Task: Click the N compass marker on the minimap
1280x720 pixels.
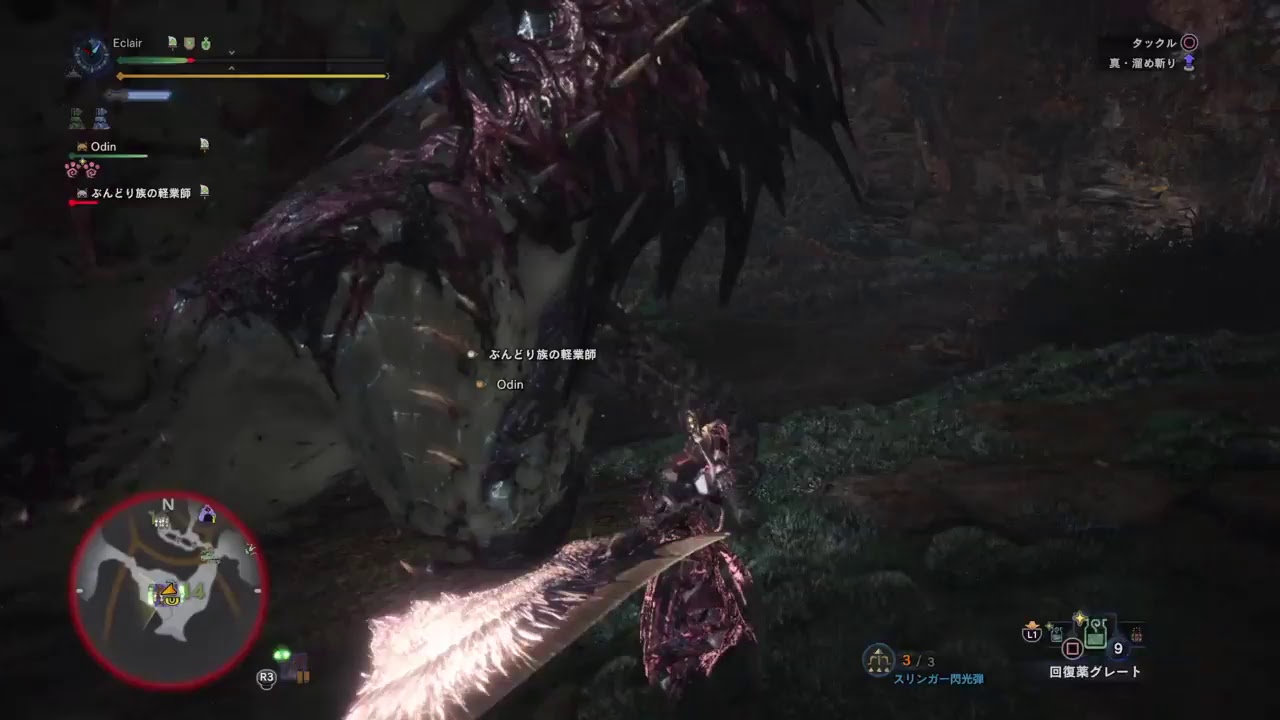Action: tap(166, 505)
